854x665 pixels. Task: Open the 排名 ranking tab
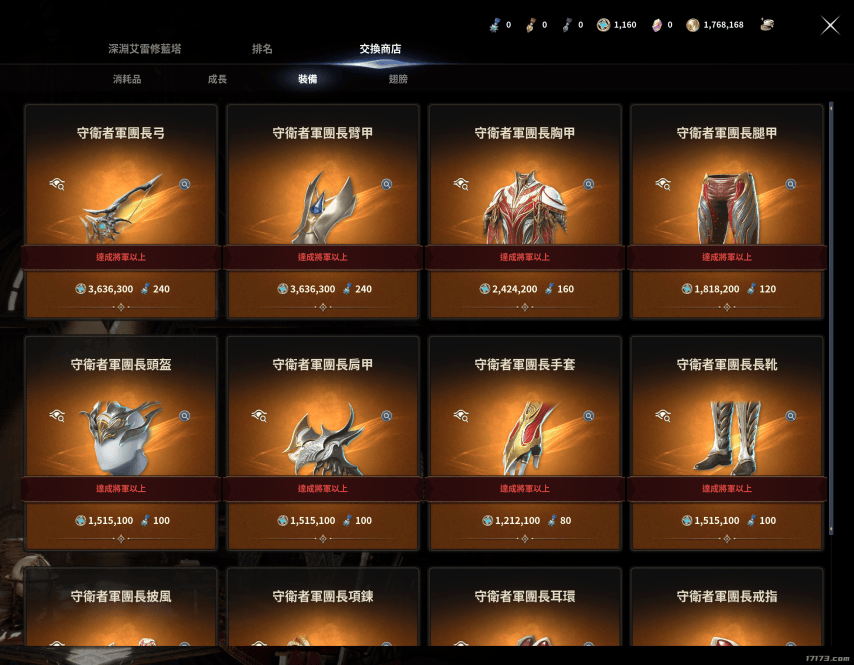click(x=262, y=49)
